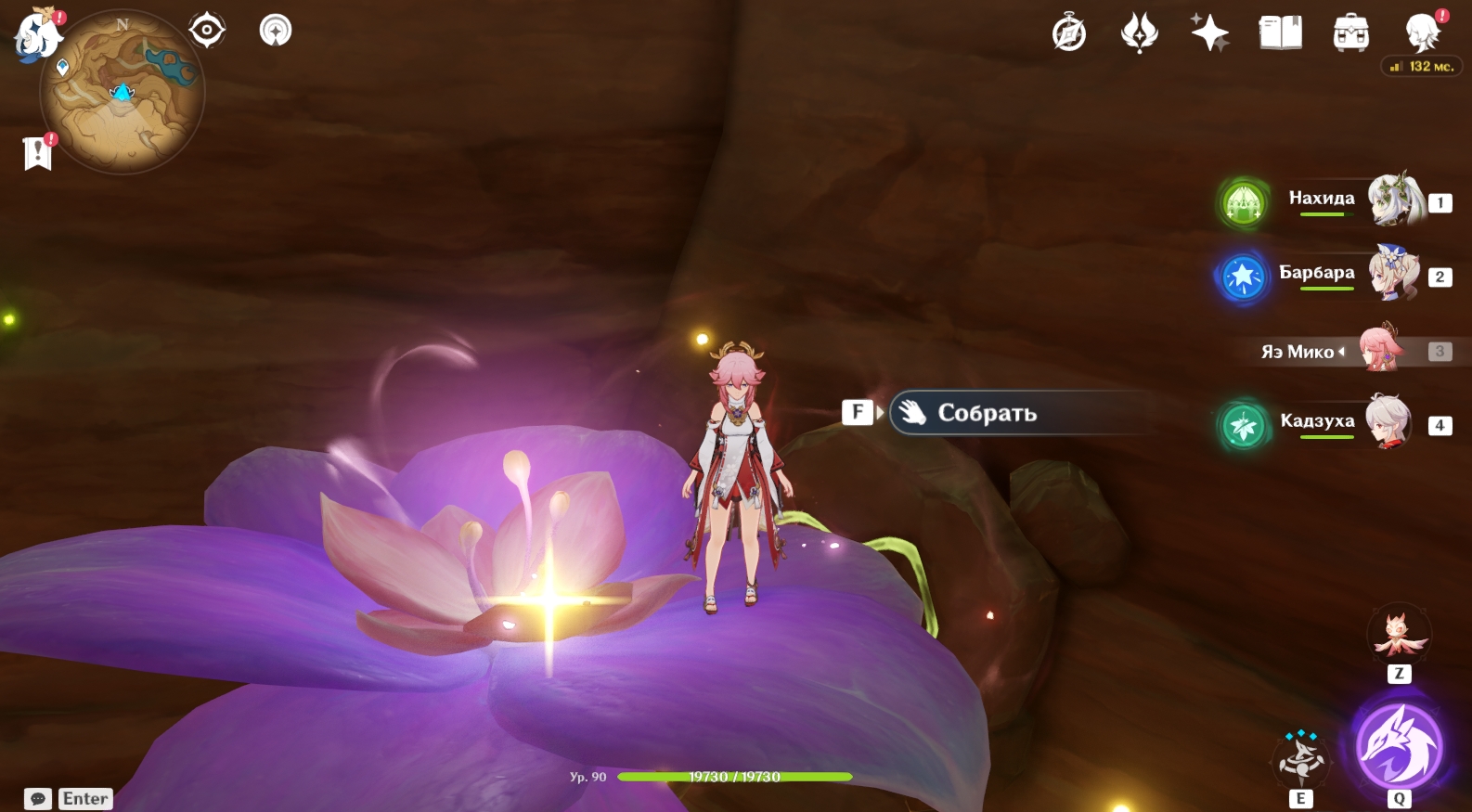Screen dimensions: 1472x812
Task: Open the Archive book icon
Action: tap(1281, 33)
